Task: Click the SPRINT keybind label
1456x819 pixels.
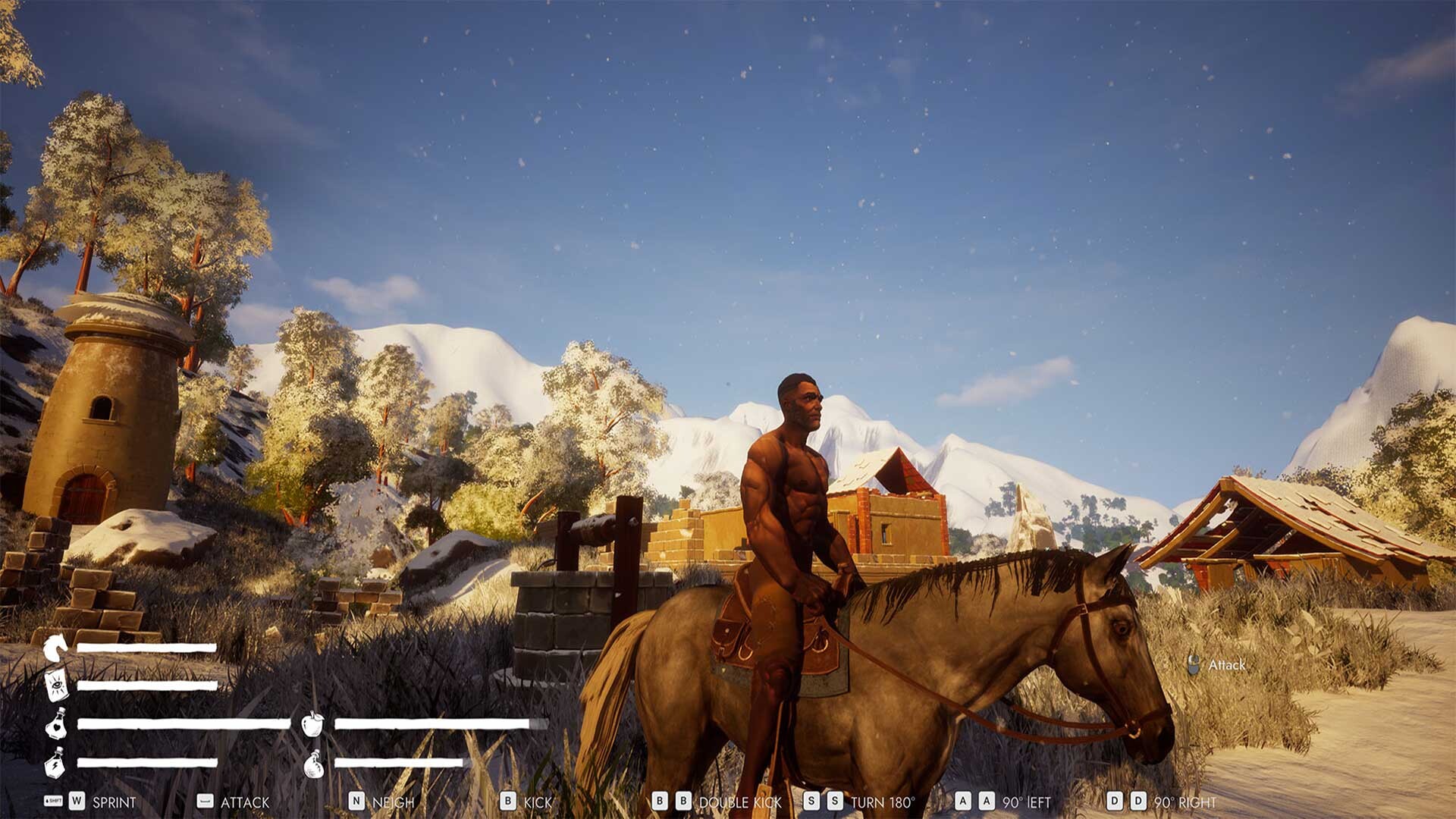Action: click(114, 802)
